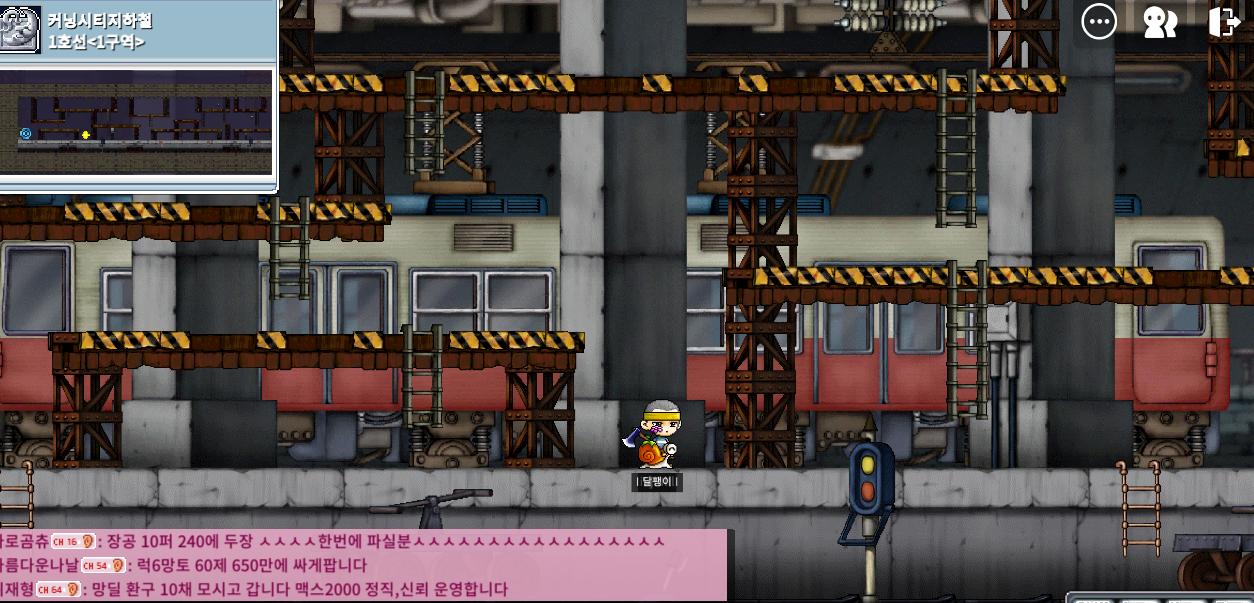This screenshot has height=603, width=1254.
Task: Click the exit door icon
Action: tap(1224, 22)
